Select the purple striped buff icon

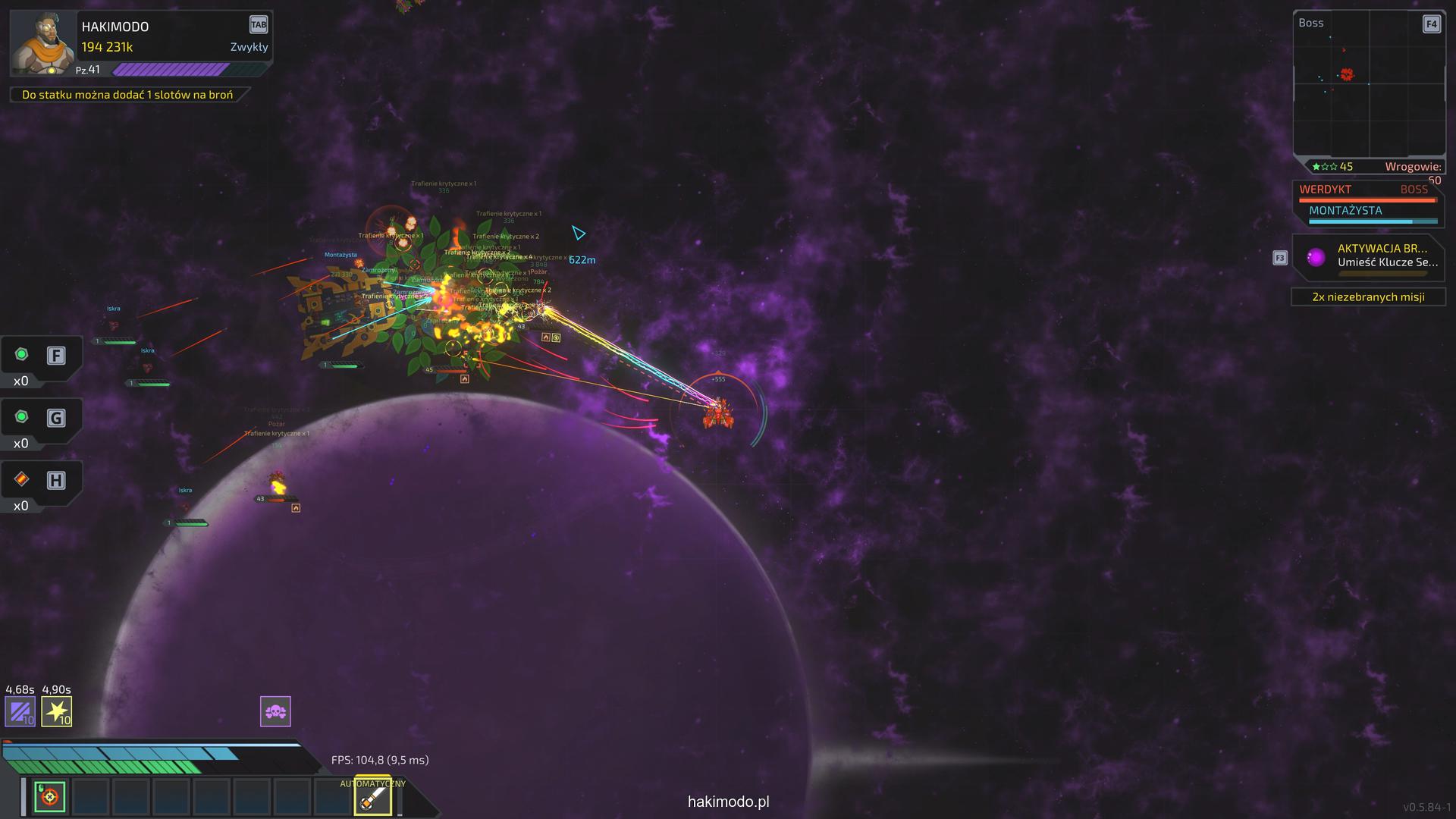pos(20,711)
